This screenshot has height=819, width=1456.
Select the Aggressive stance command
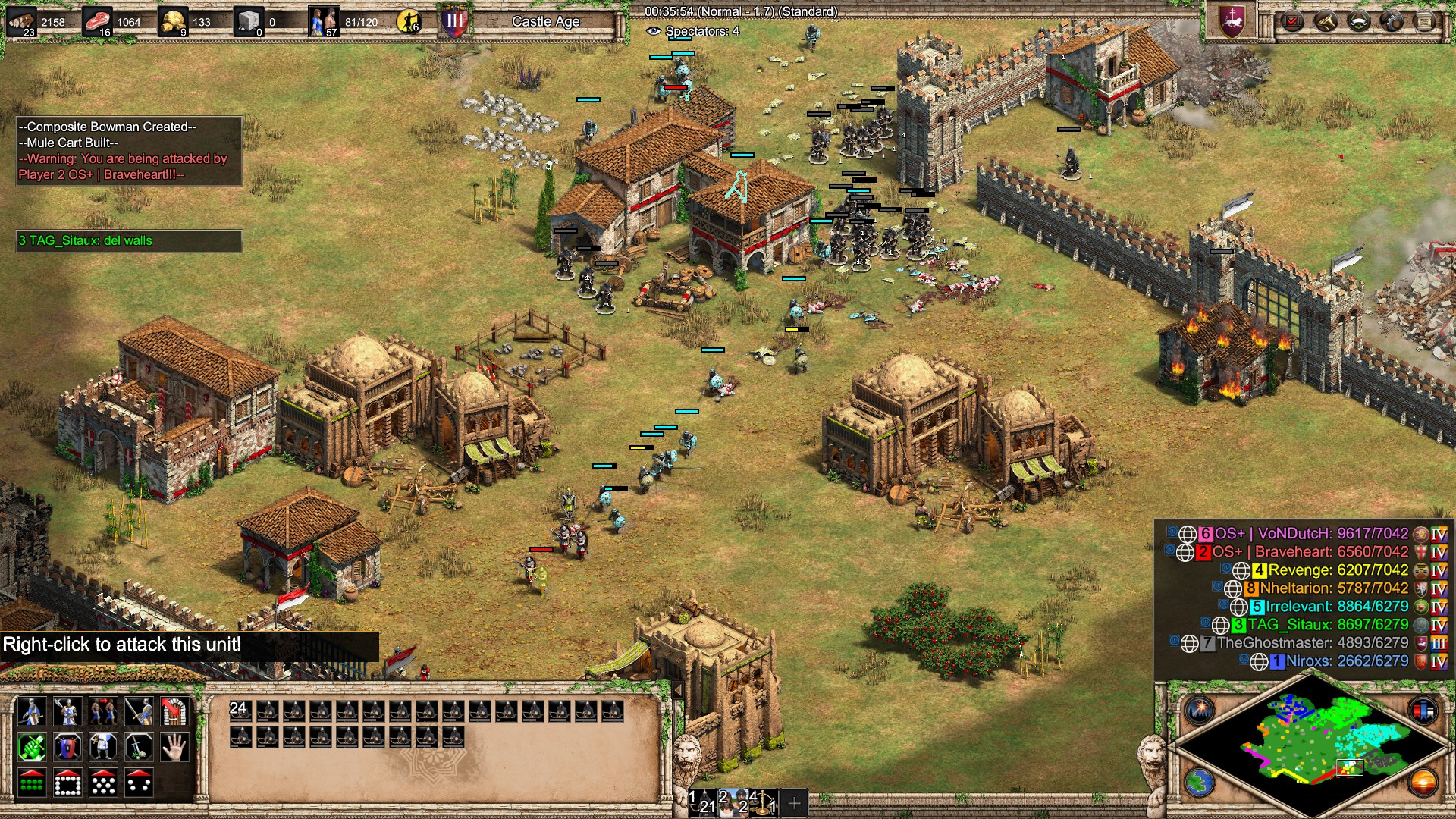coord(32,748)
